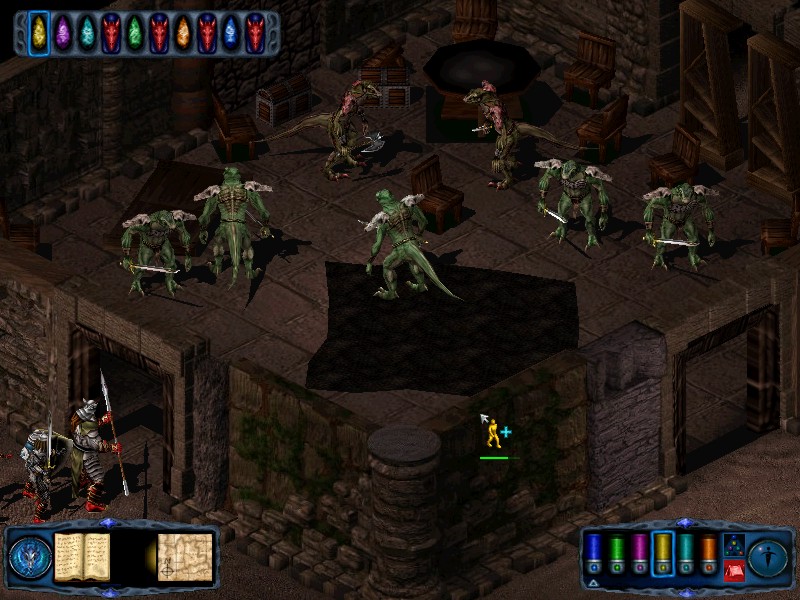The width and height of the screenshot is (800, 600).
Task: Select the yellow crystal in the top bar
Action: (x=39, y=32)
